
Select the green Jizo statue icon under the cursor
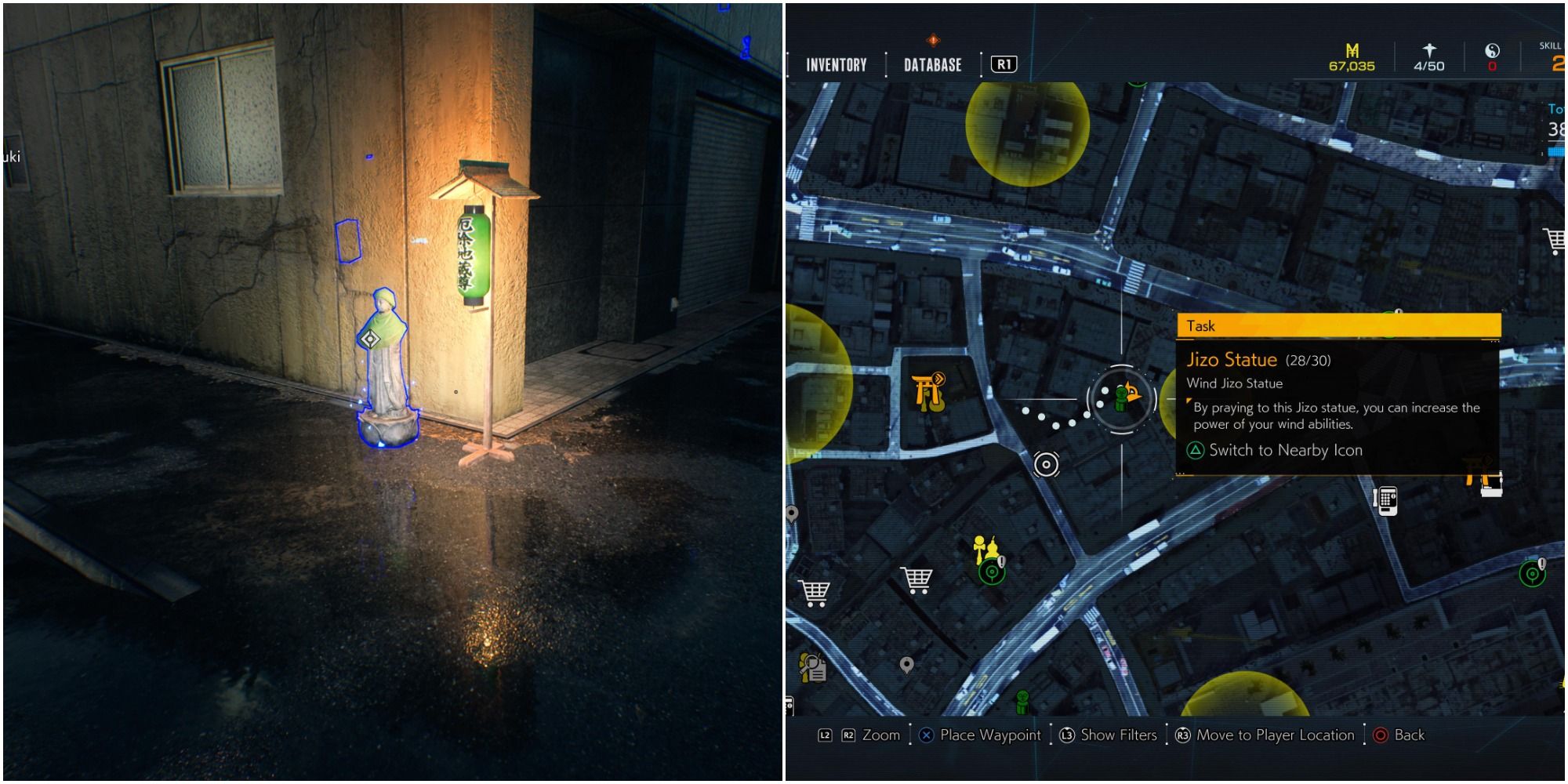[1121, 398]
